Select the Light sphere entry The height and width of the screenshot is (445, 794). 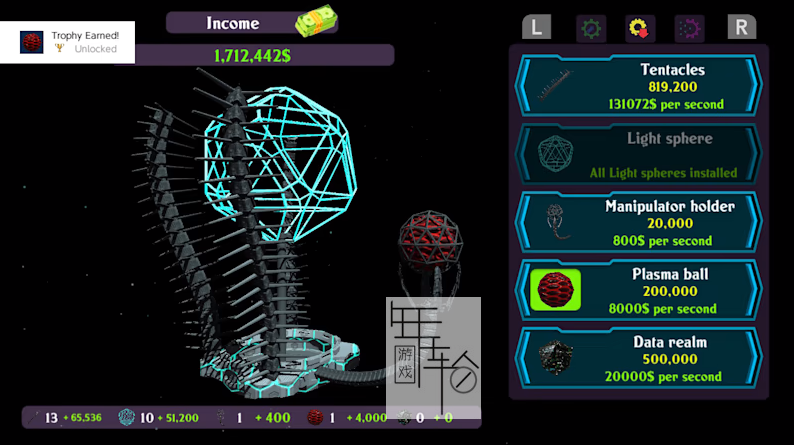pyautogui.click(x=638, y=154)
